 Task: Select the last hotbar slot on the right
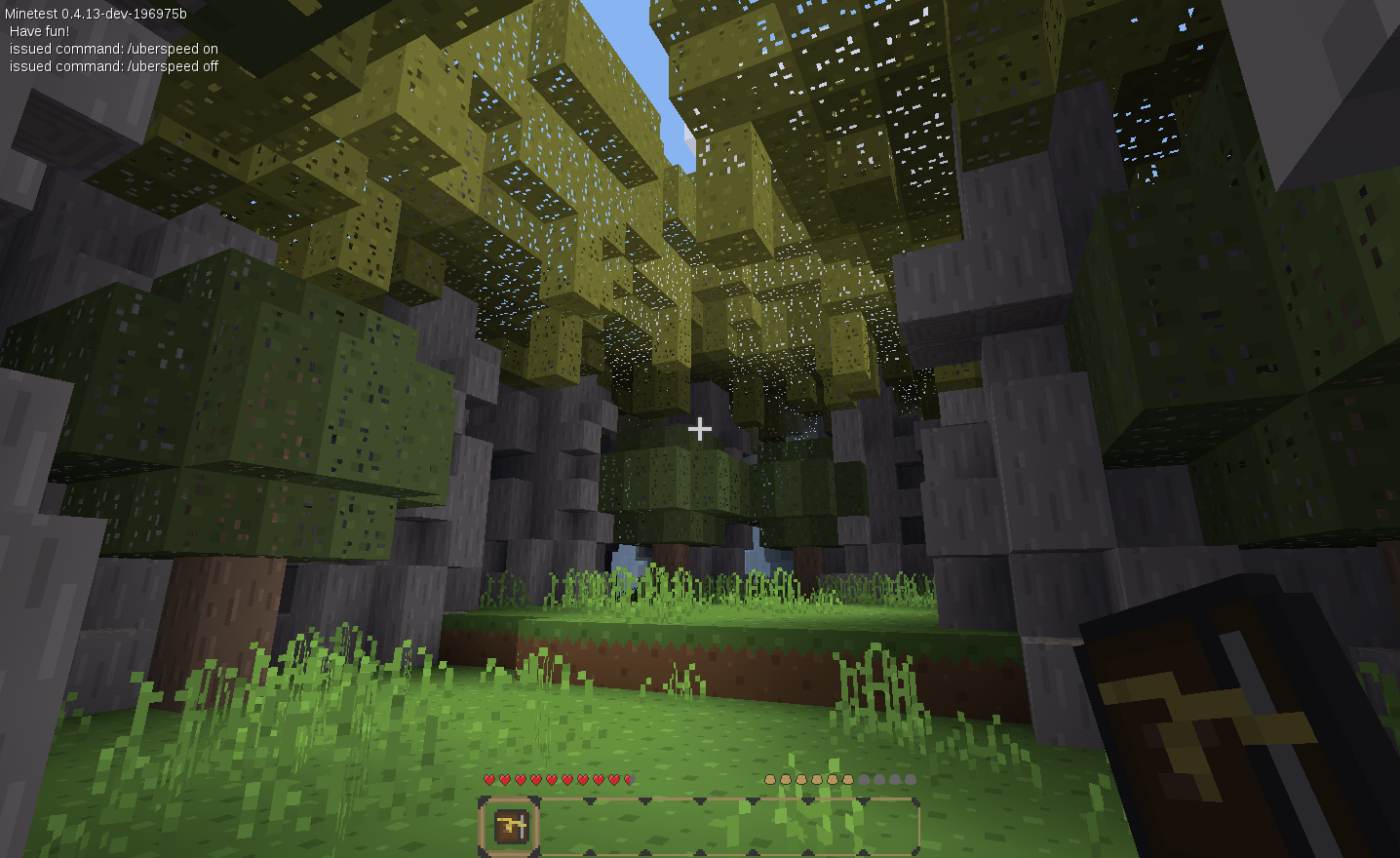(892, 823)
